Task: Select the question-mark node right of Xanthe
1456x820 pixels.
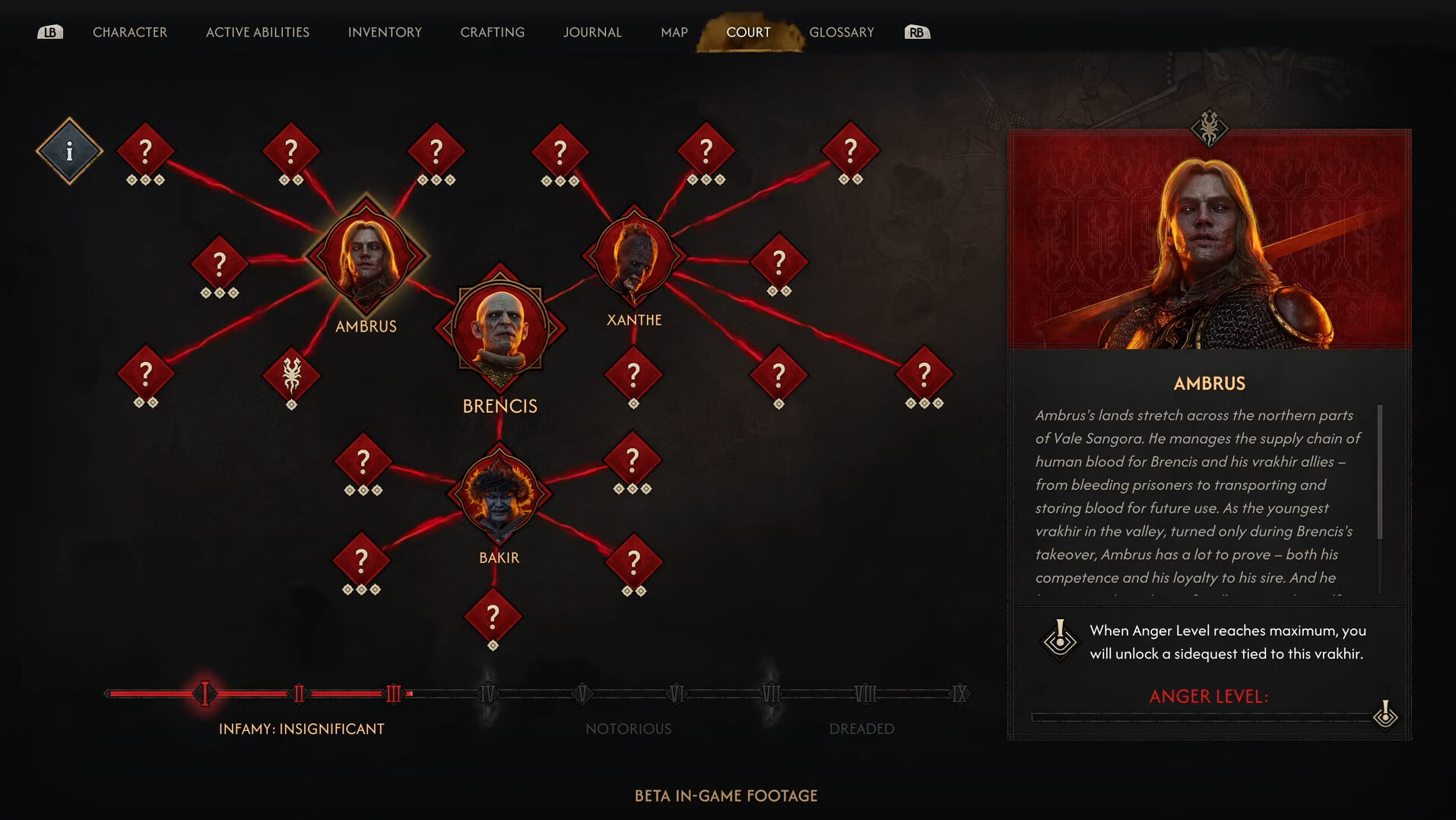Action: [x=779, y=262]
